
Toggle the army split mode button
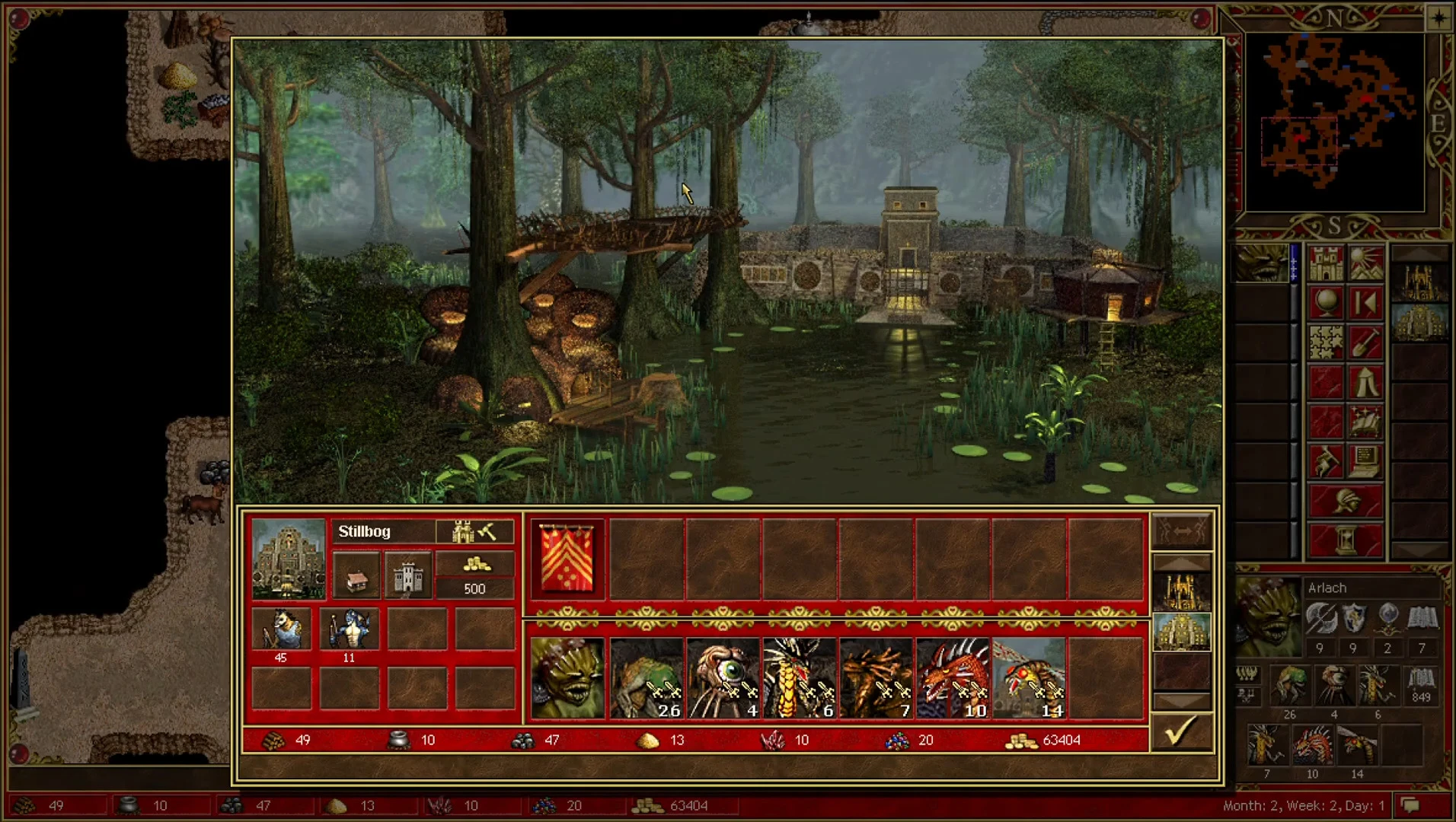point(1183,531)
